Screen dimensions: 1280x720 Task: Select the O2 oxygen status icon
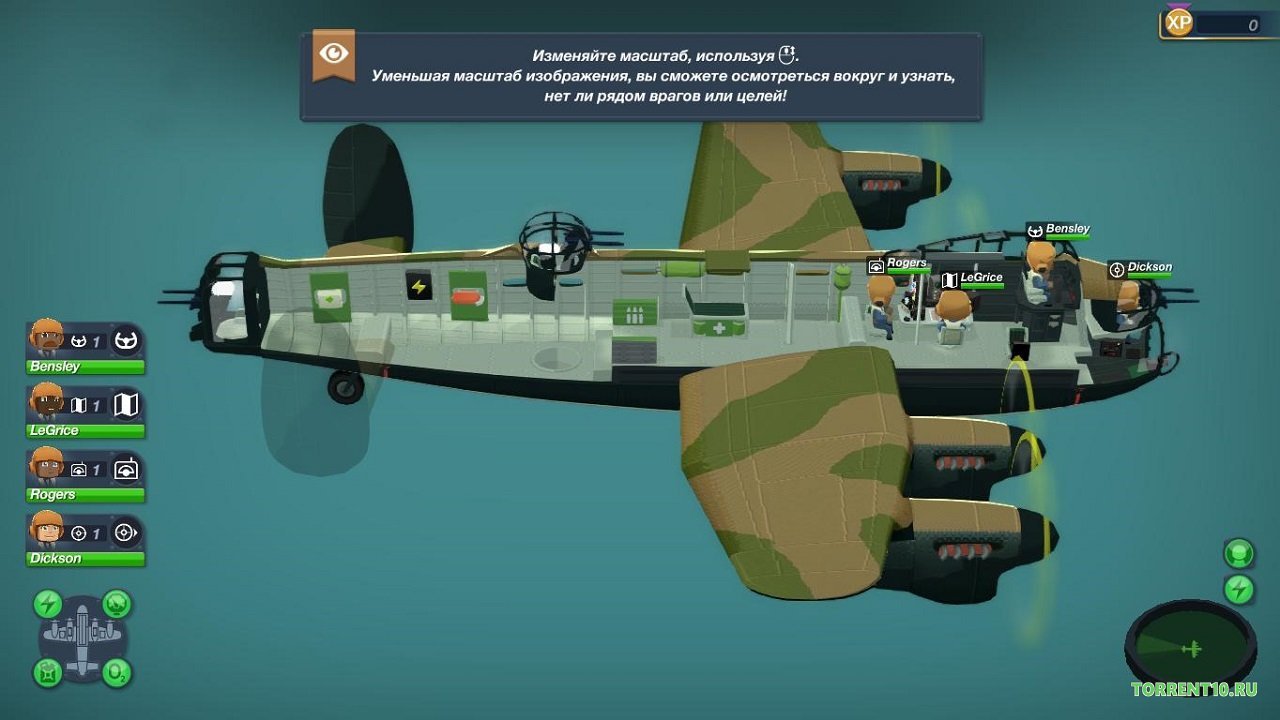[115, 672]
